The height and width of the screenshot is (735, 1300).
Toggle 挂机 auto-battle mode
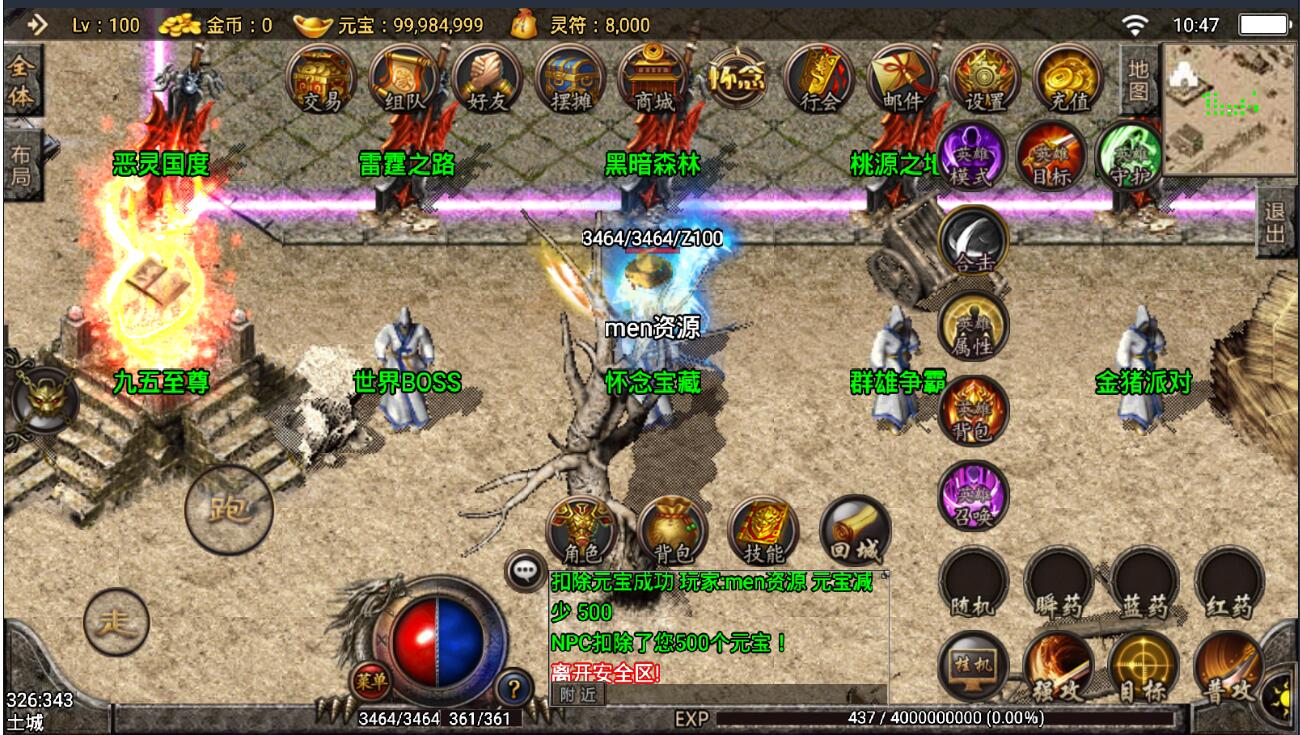click(x=973, y=667)
